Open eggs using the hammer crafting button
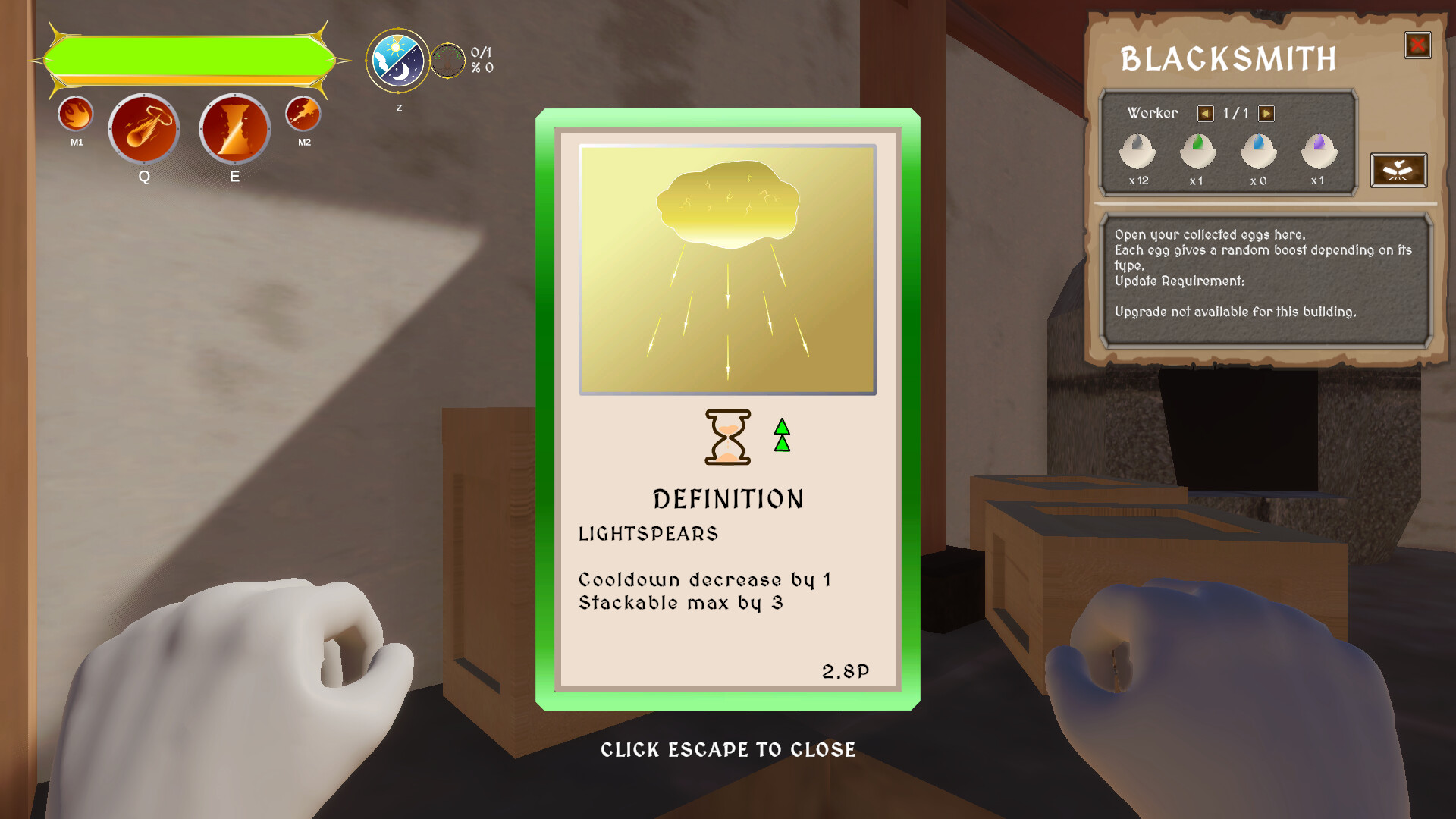Image resolution: width=1456 pixels, height=819 pixels. (1399, 171)
